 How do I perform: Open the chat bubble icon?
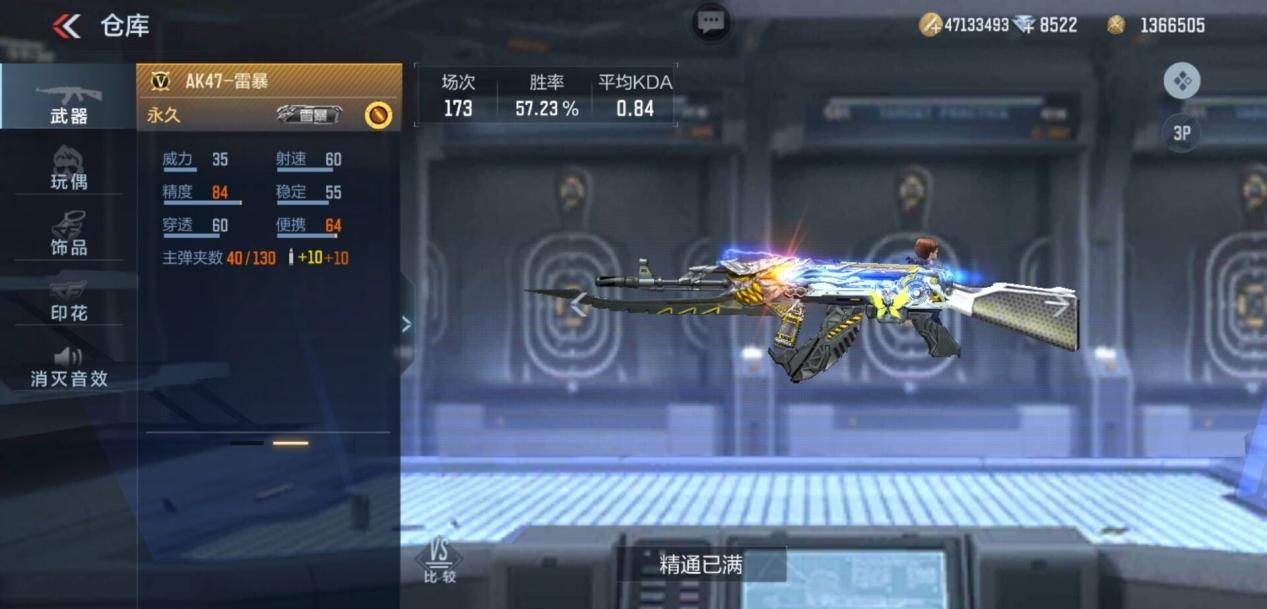click(711, 21)
